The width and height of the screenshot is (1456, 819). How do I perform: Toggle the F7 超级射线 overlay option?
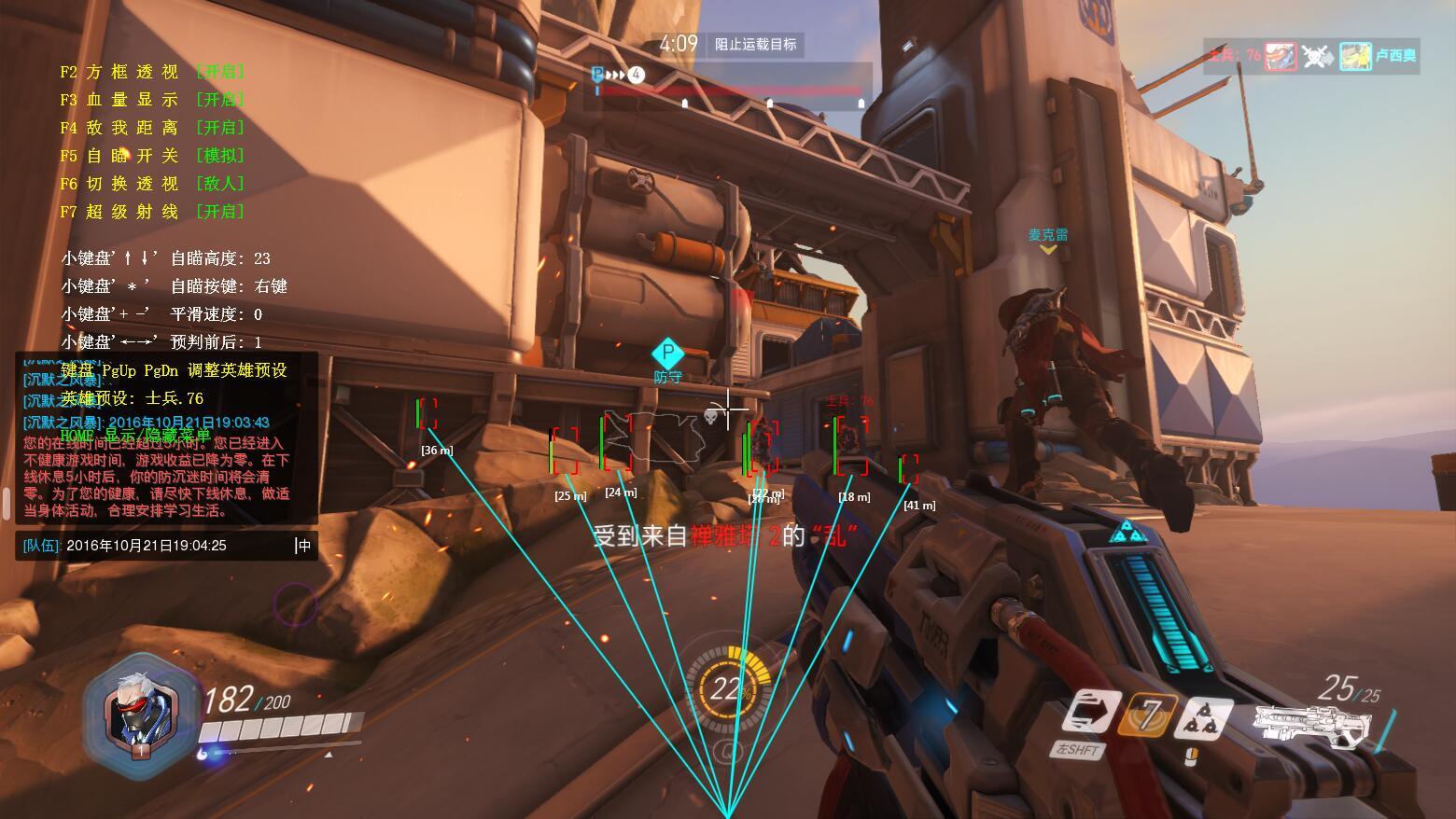pyautogui.click(x=152, y=212)
